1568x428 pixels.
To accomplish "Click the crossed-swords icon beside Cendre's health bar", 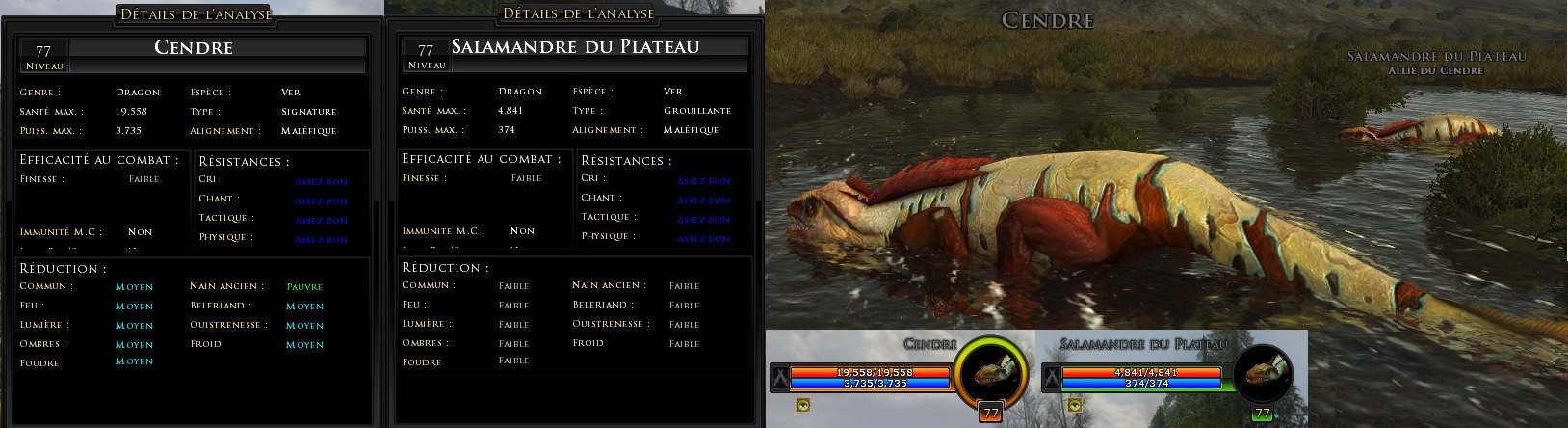I will 779,377.
